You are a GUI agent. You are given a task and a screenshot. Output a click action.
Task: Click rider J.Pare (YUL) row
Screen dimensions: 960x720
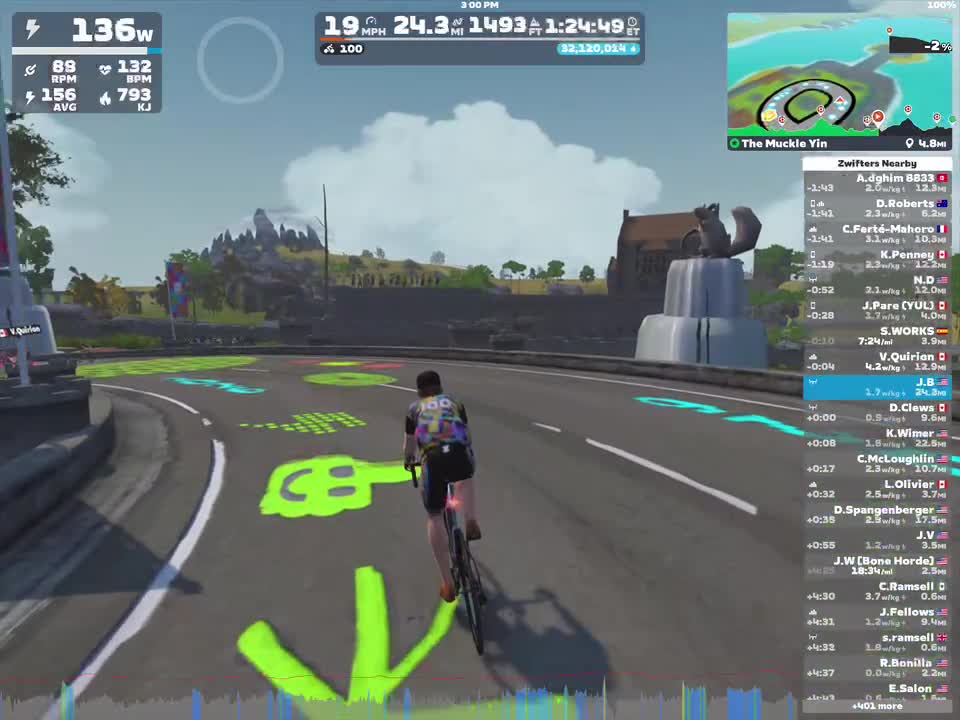tap(877, 310)
